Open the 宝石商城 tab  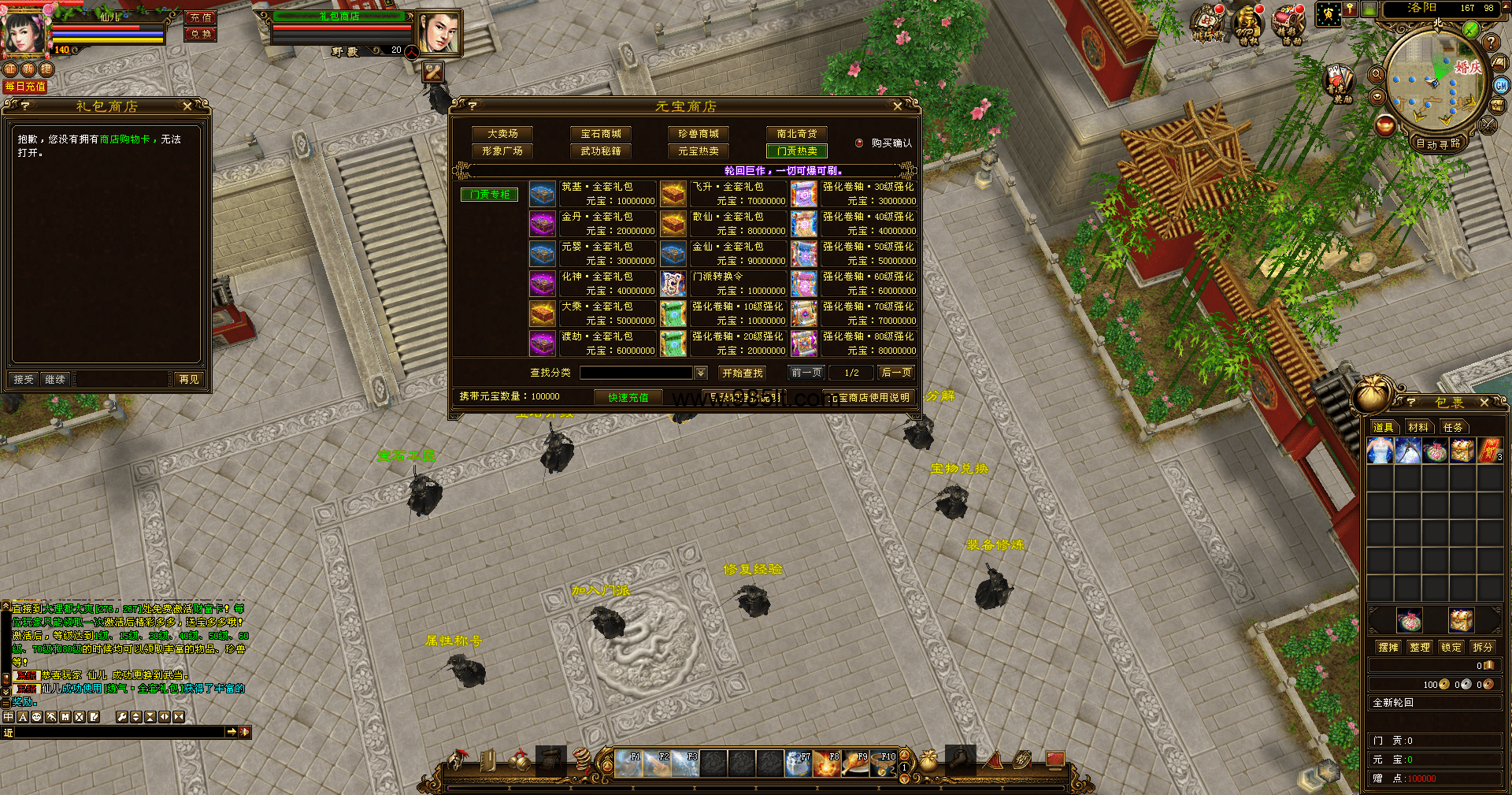[x=601, y=134]
